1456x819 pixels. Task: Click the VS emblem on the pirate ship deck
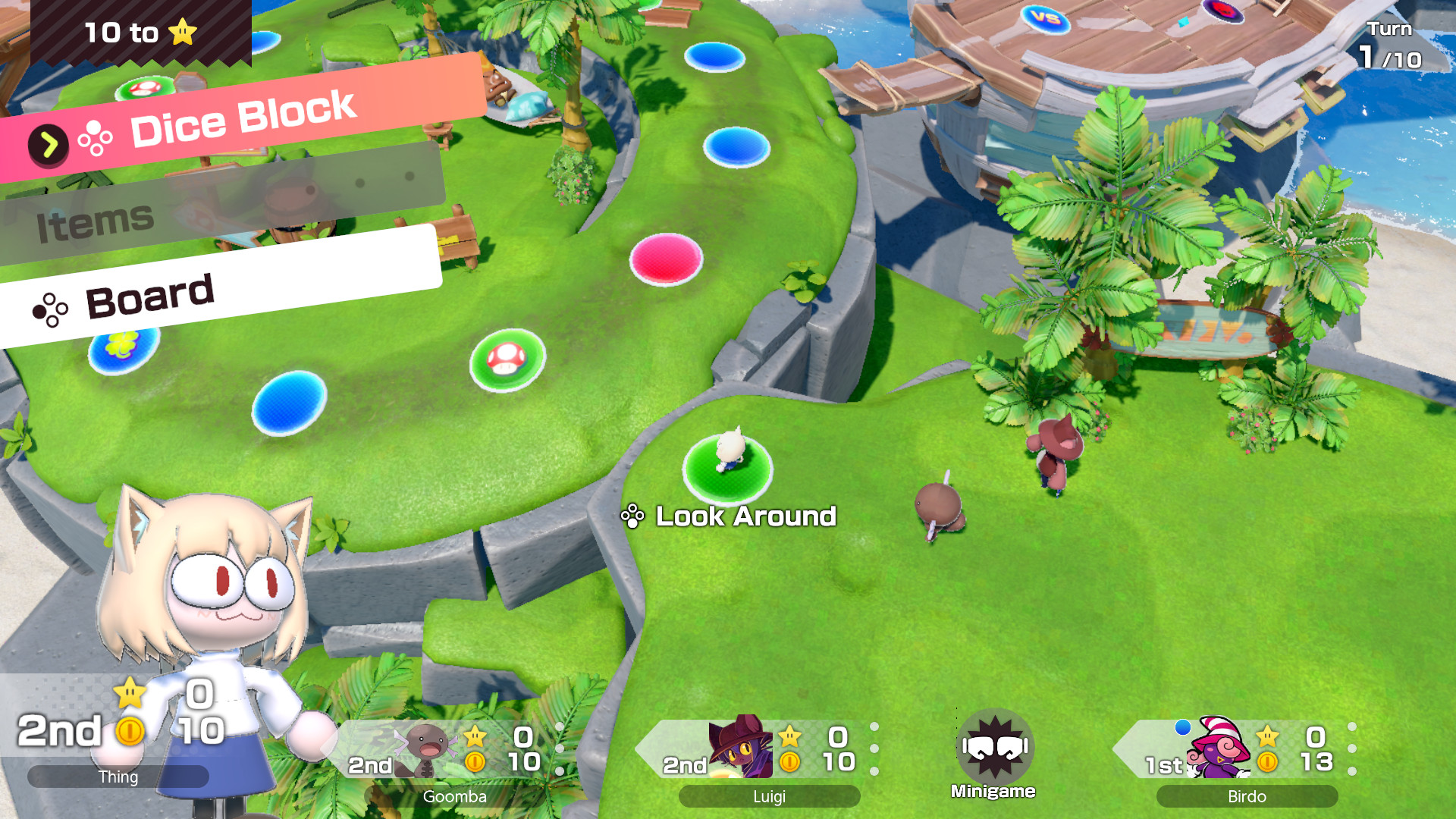(x=1047, y=20)
